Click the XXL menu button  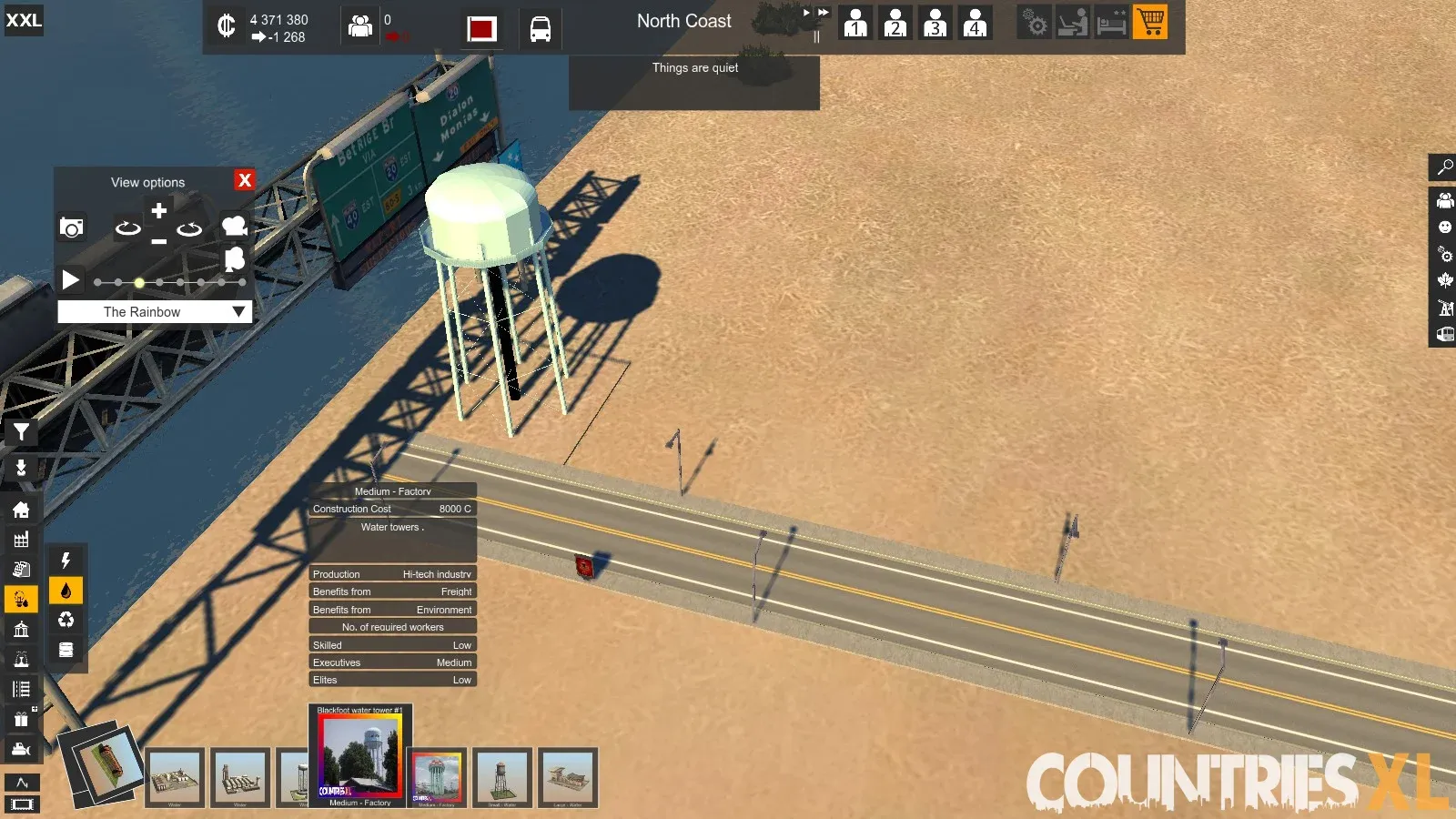[24, 20]
